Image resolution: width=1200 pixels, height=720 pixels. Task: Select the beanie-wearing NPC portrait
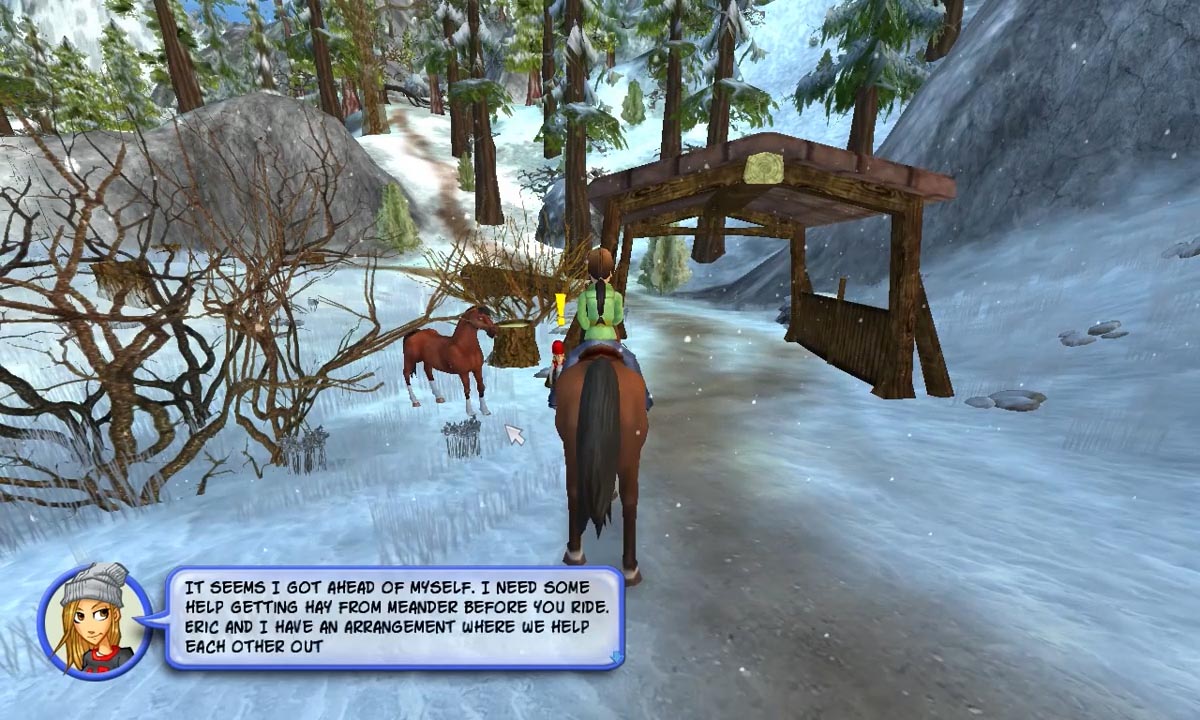pos(95,618)
